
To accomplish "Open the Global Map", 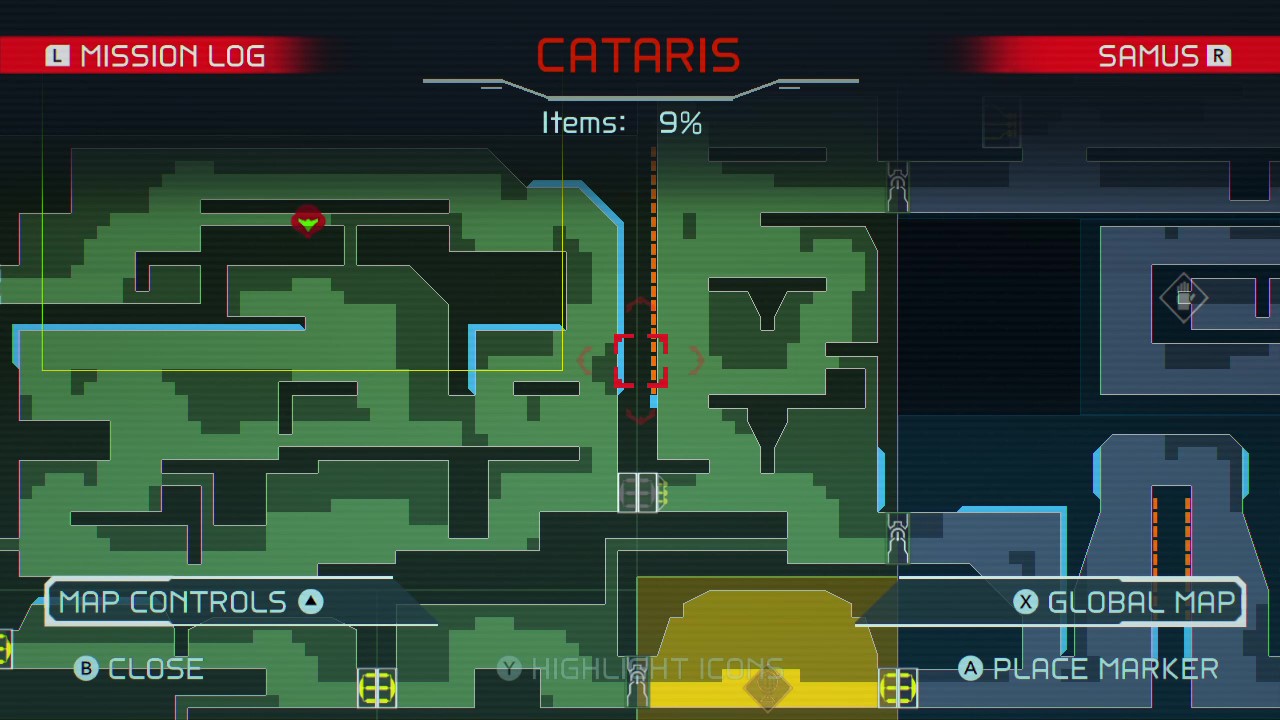I will (x=1124, y=601).
